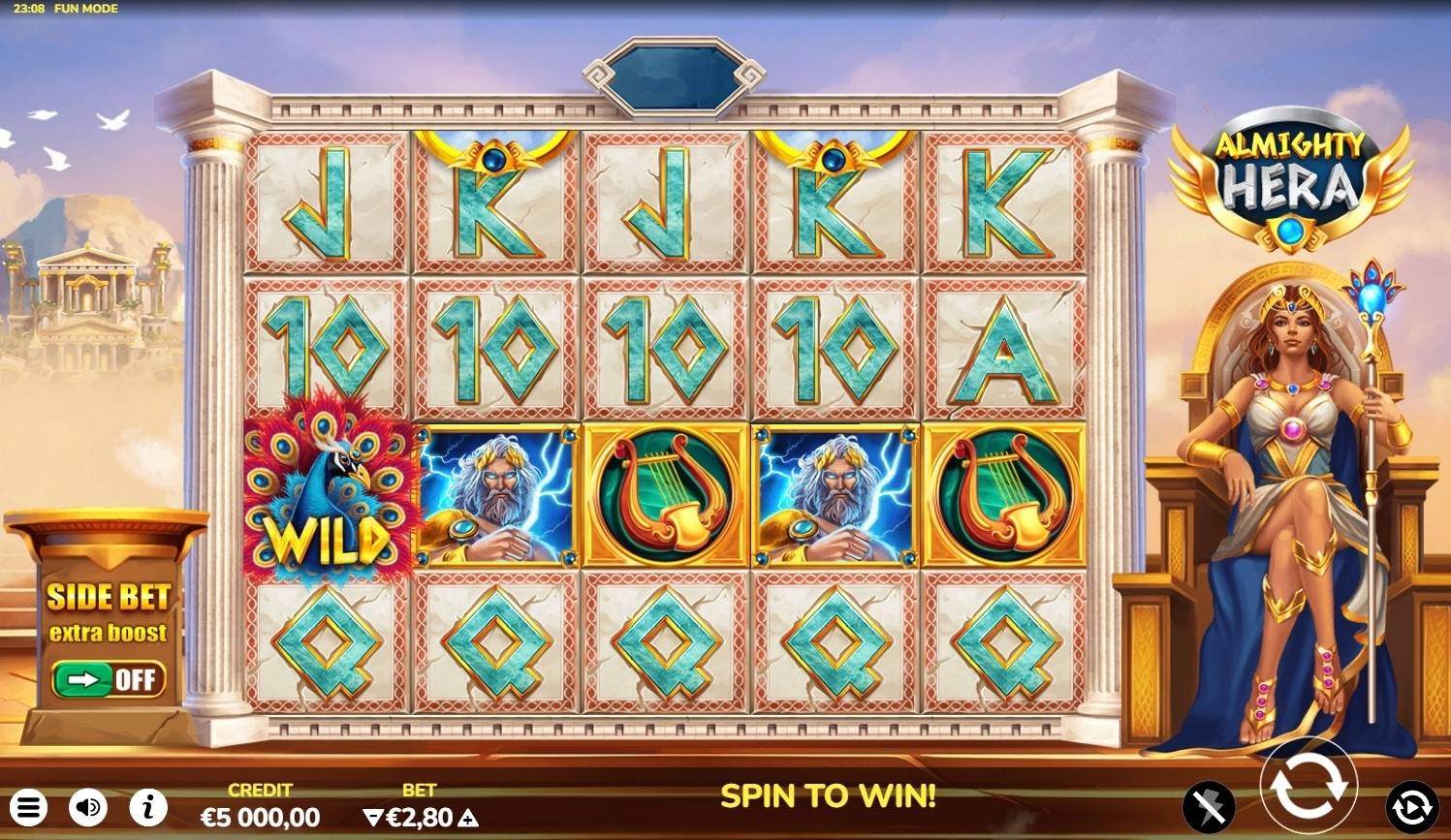Open the autoplay settings button
Screen dimensions: 1451x840
pyautogui.click(x=1411, y=806)
